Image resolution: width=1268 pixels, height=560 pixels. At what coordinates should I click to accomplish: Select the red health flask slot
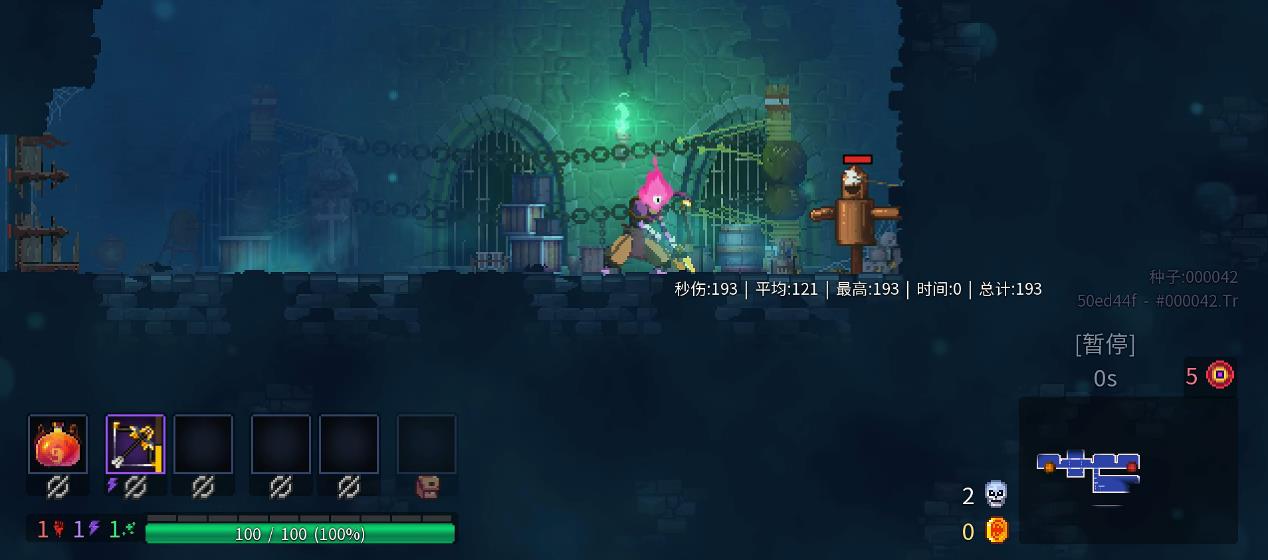point(58,444)
